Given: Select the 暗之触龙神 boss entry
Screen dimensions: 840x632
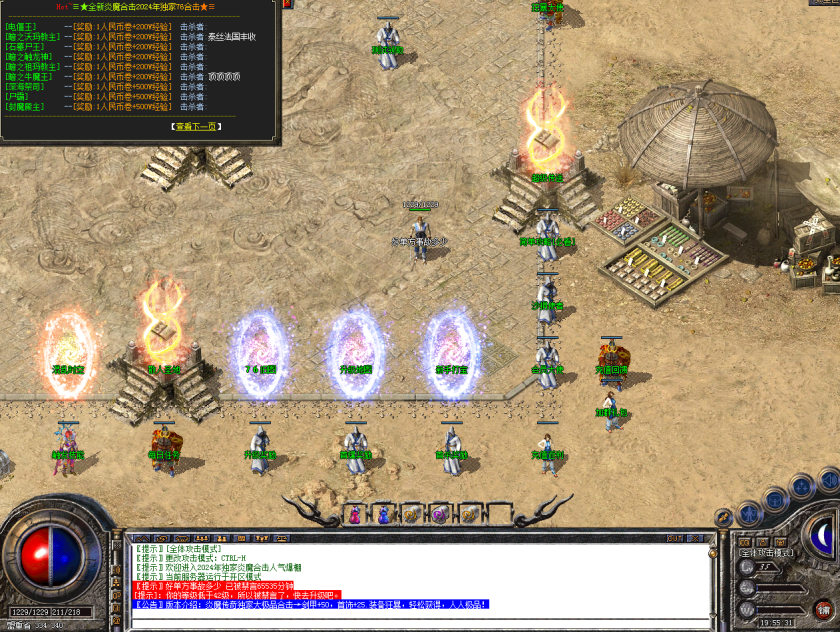Looking at the screenshot, I should pos(31,56).
